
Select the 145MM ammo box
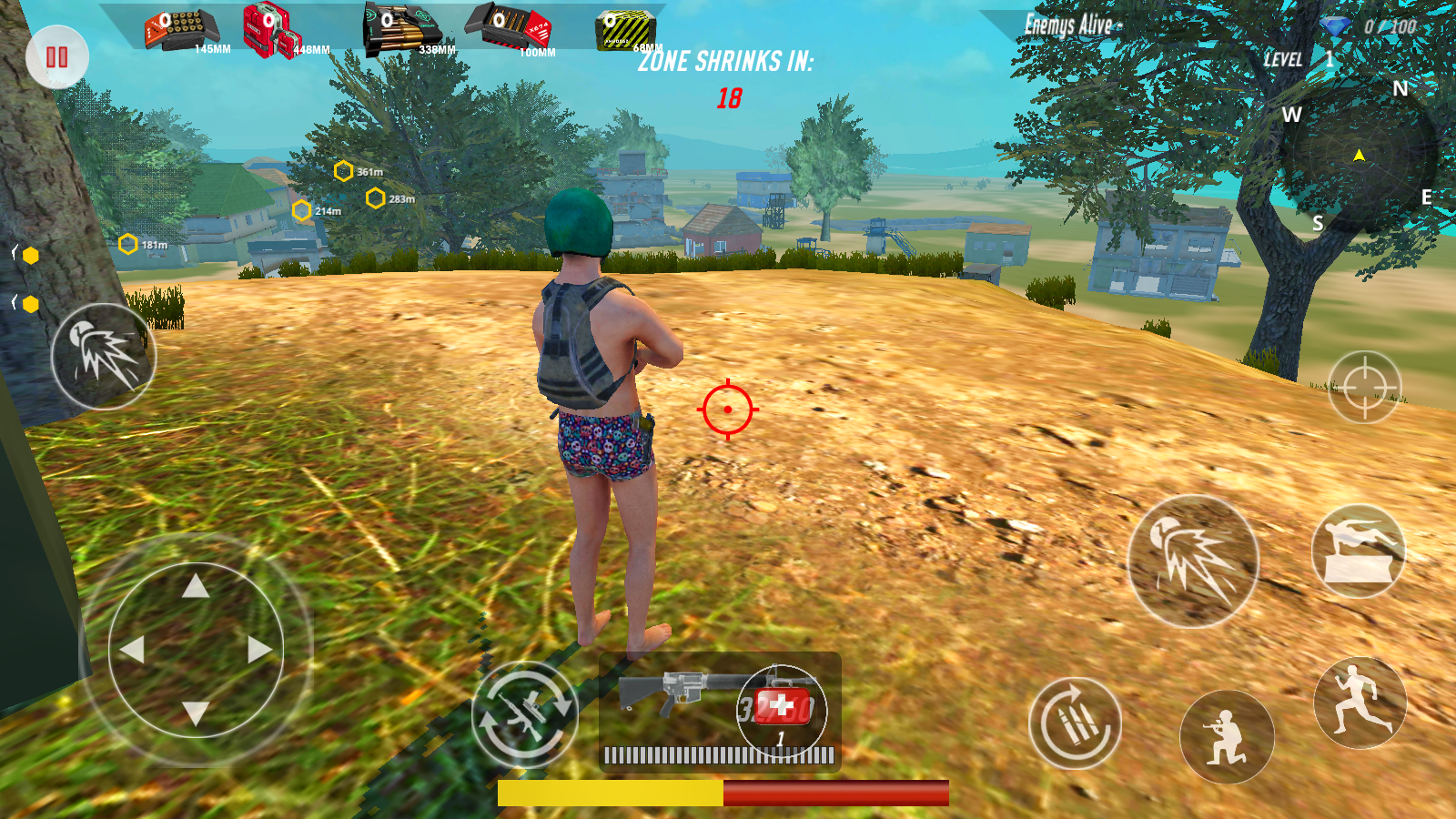pos(182,31)
